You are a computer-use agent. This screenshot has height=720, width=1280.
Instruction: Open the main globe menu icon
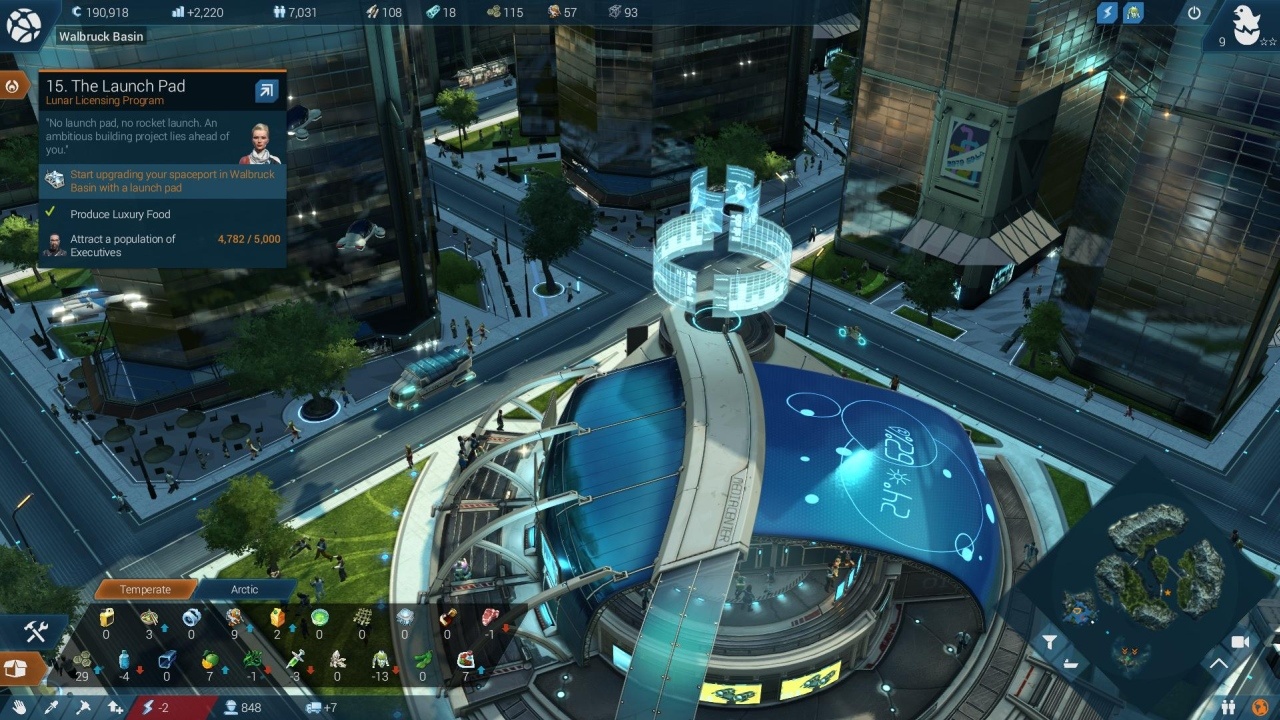tap(22, 25)
